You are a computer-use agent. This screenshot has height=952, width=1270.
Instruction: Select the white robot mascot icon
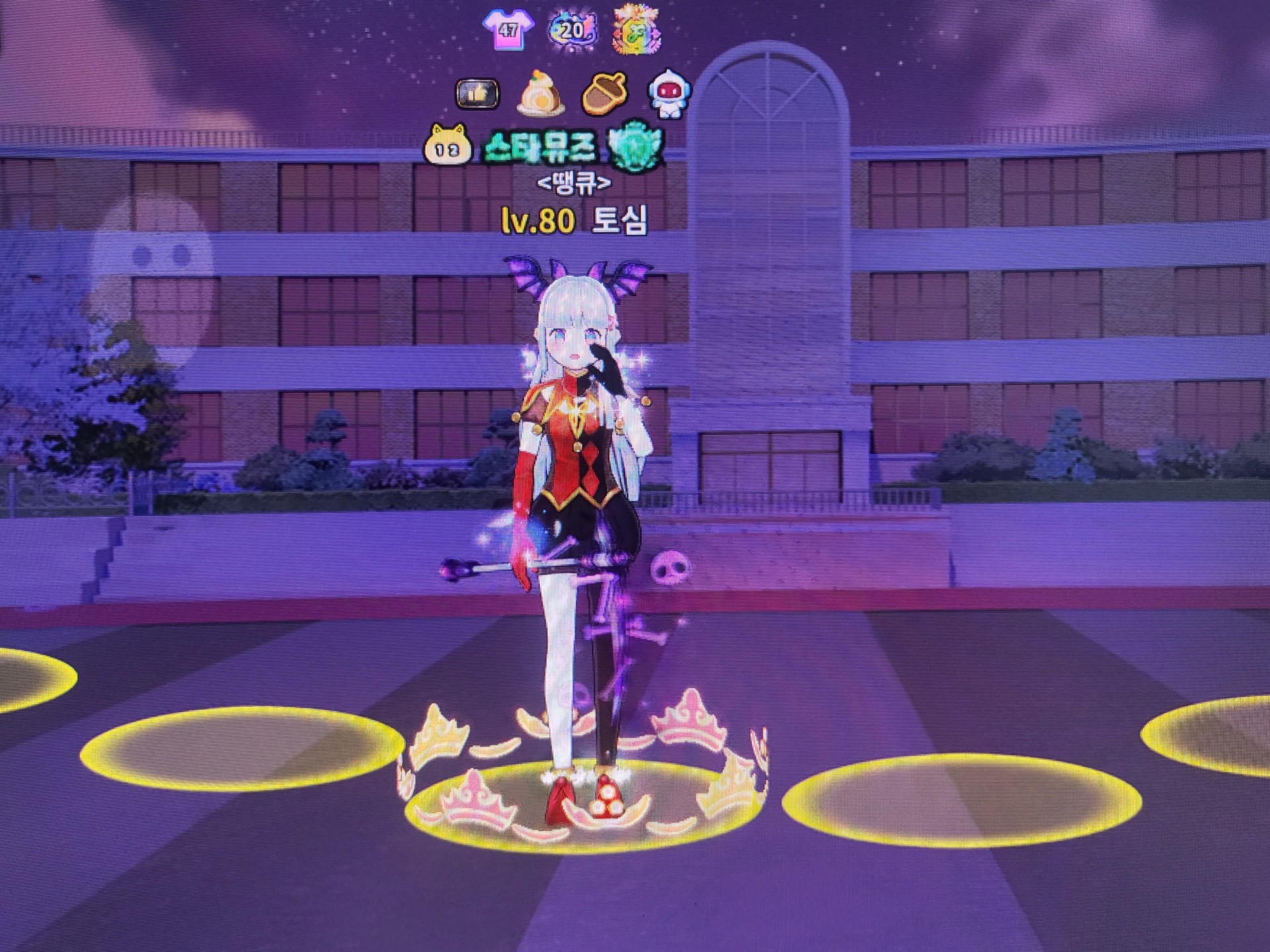pyautogui.click(x=669, y=94)
